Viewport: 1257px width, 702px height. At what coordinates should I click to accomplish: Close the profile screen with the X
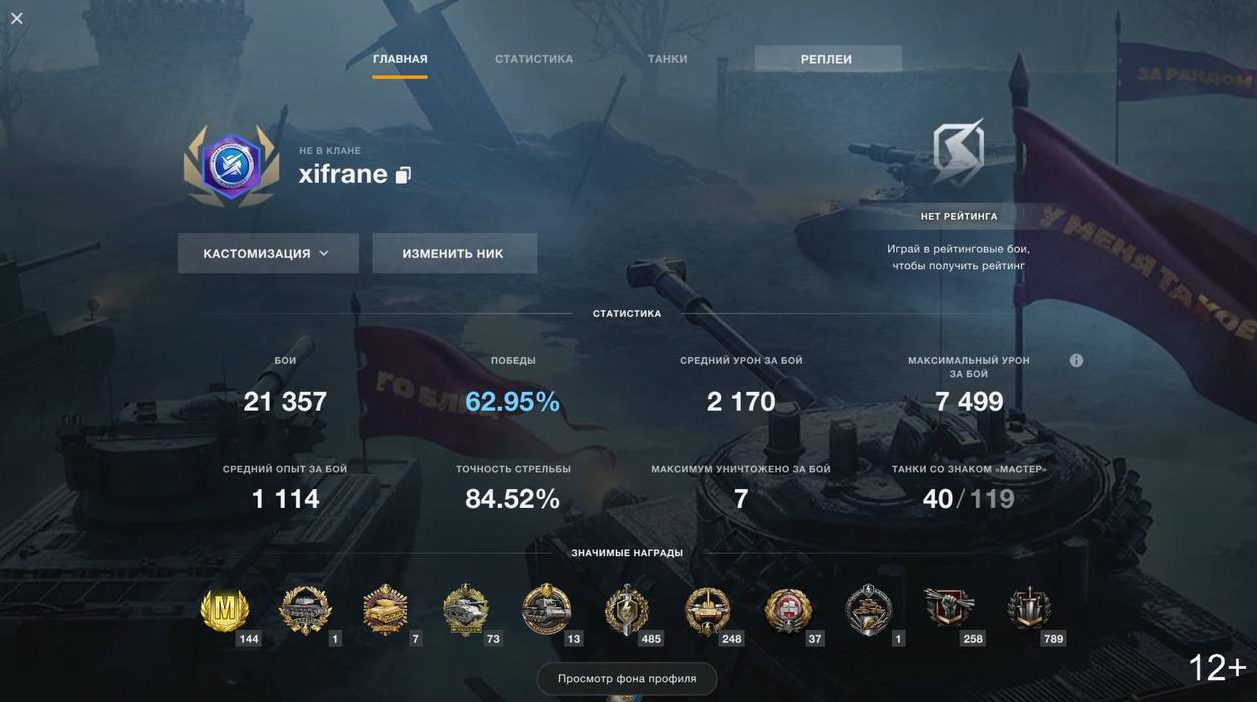click(17, 18)
